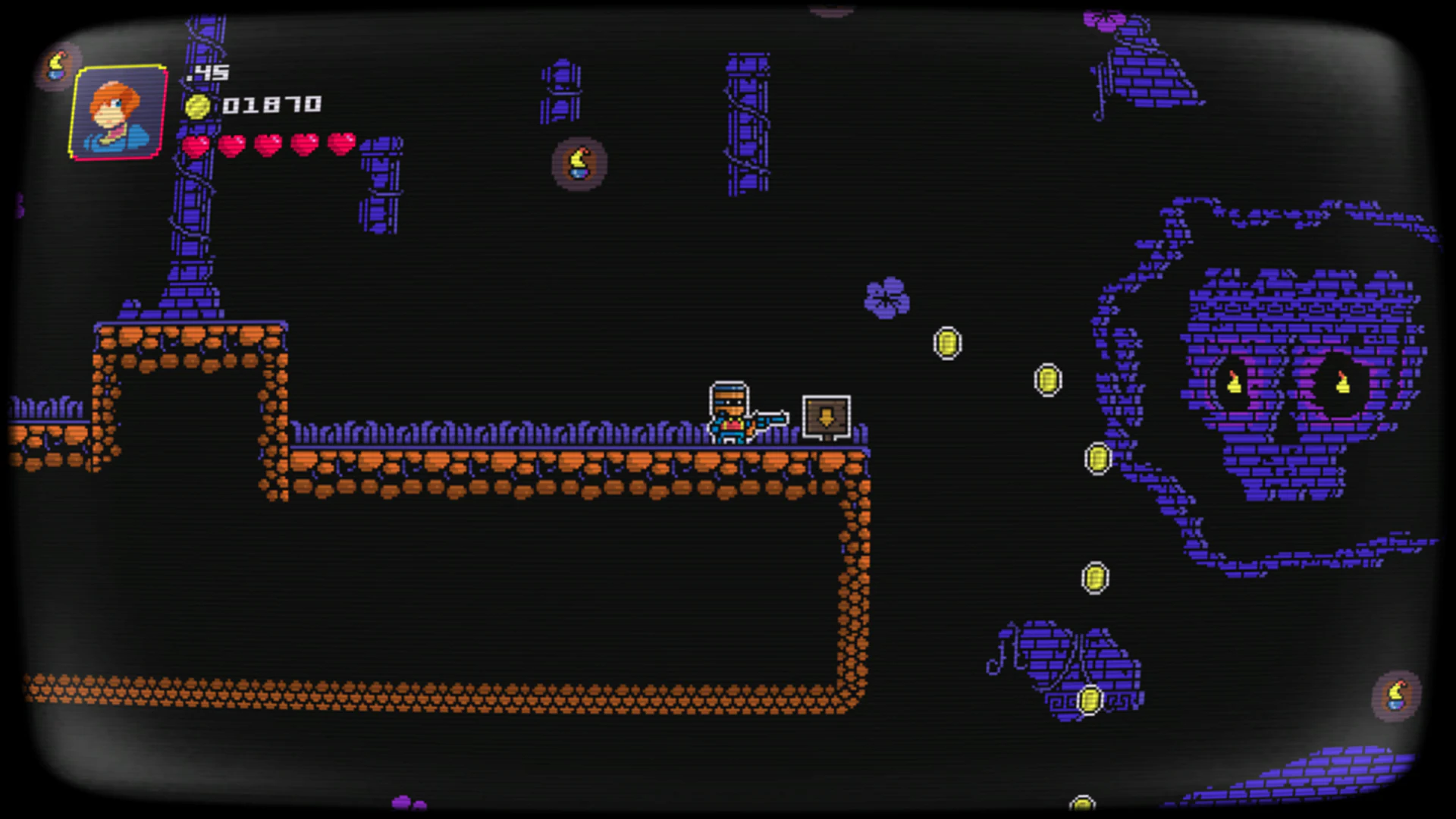Toggle the last heart in the health bar
The height and width of the screenshot is (819, 1456).
pyautogui.click(x=339, y=143)
